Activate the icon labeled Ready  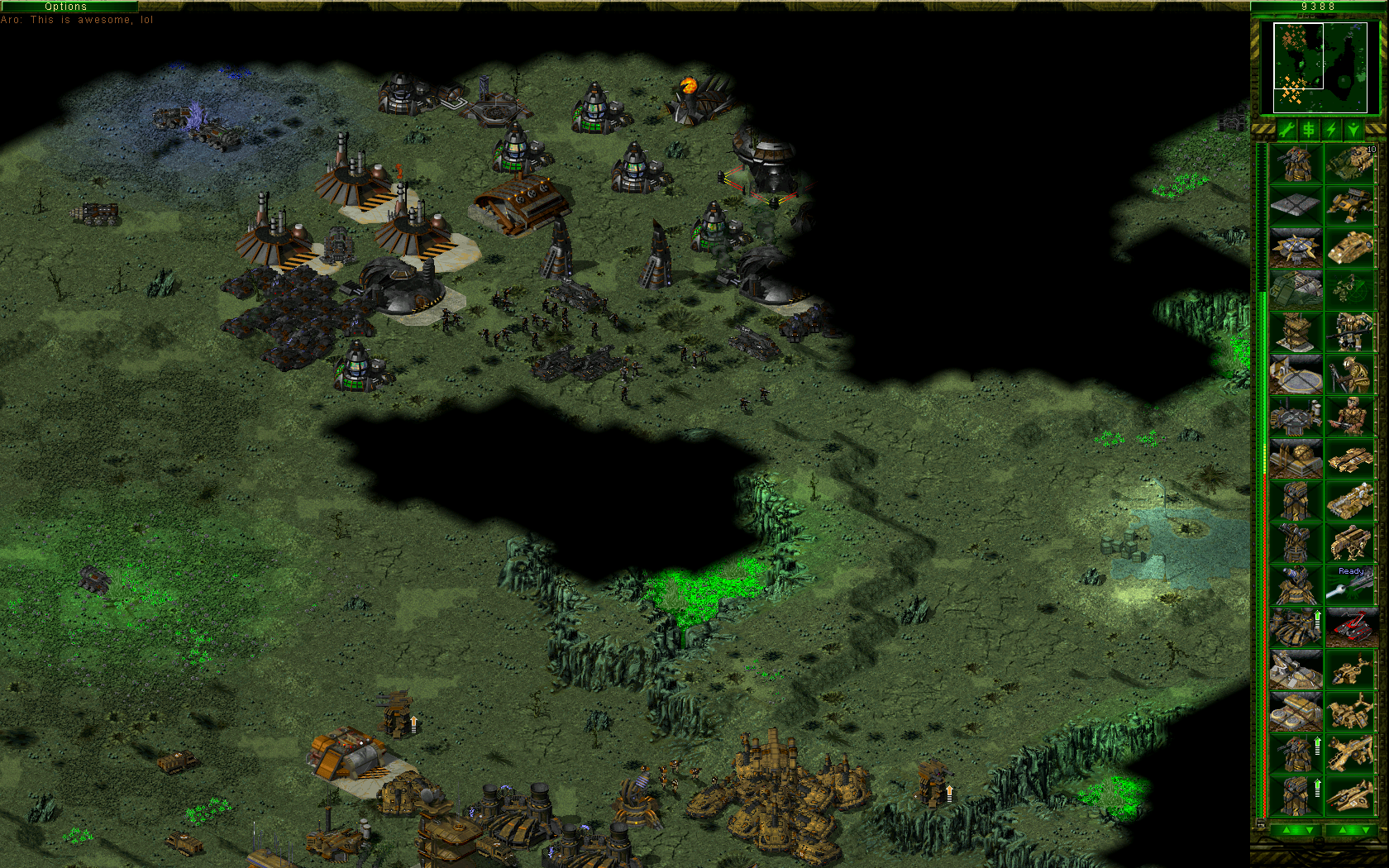pos(1351,584)
